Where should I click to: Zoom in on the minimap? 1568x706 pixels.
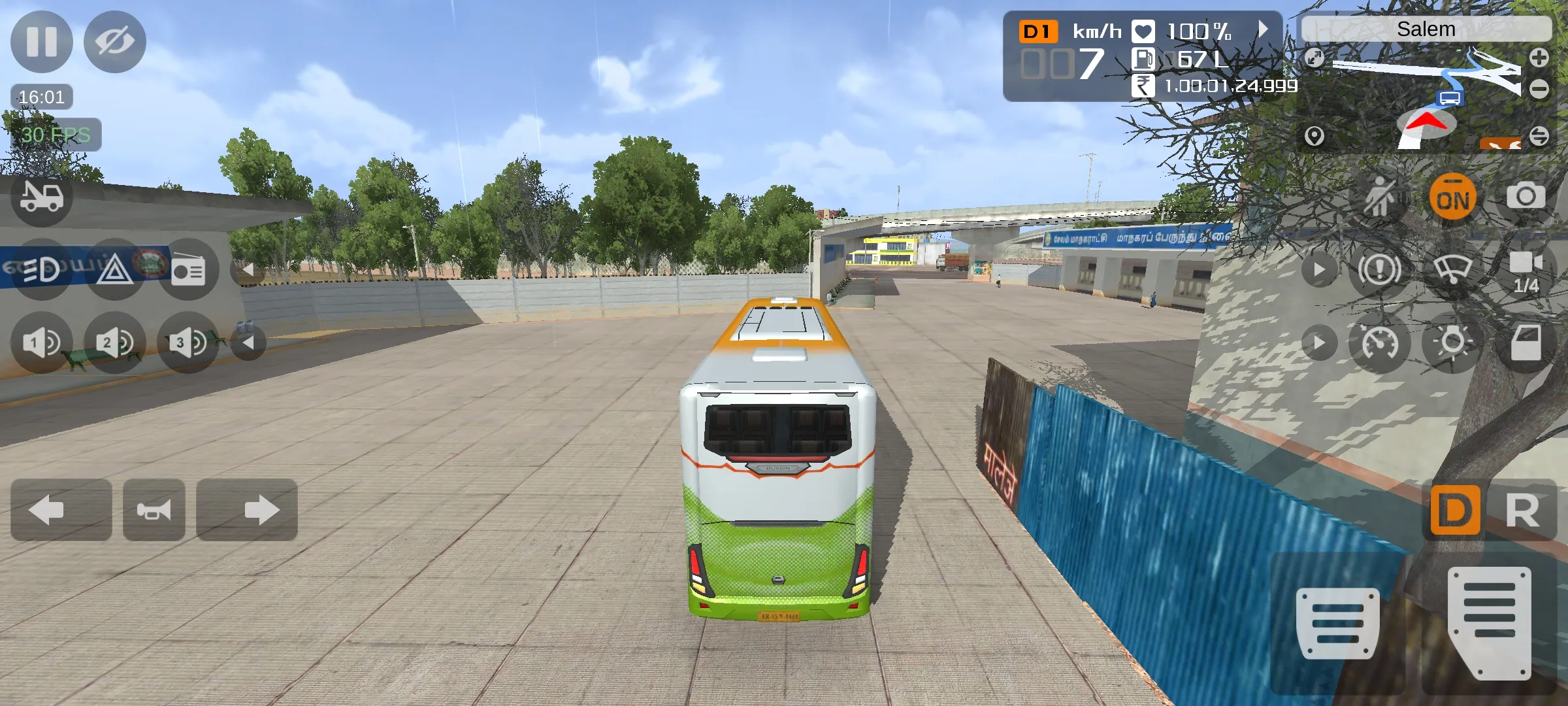pyautogui.click(x=1539, y=58)
